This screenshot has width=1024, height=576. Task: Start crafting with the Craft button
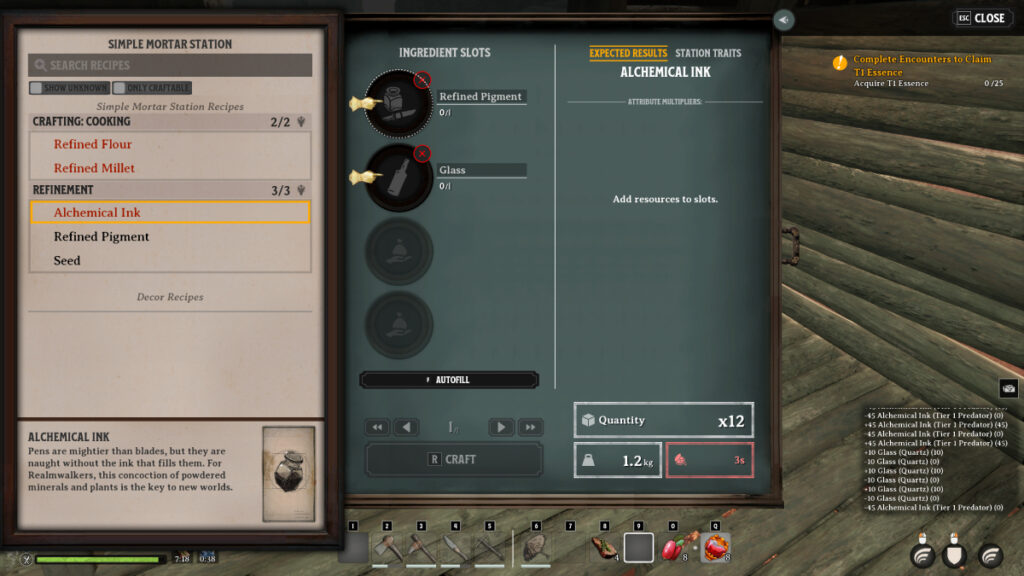[x=454, y=459]
